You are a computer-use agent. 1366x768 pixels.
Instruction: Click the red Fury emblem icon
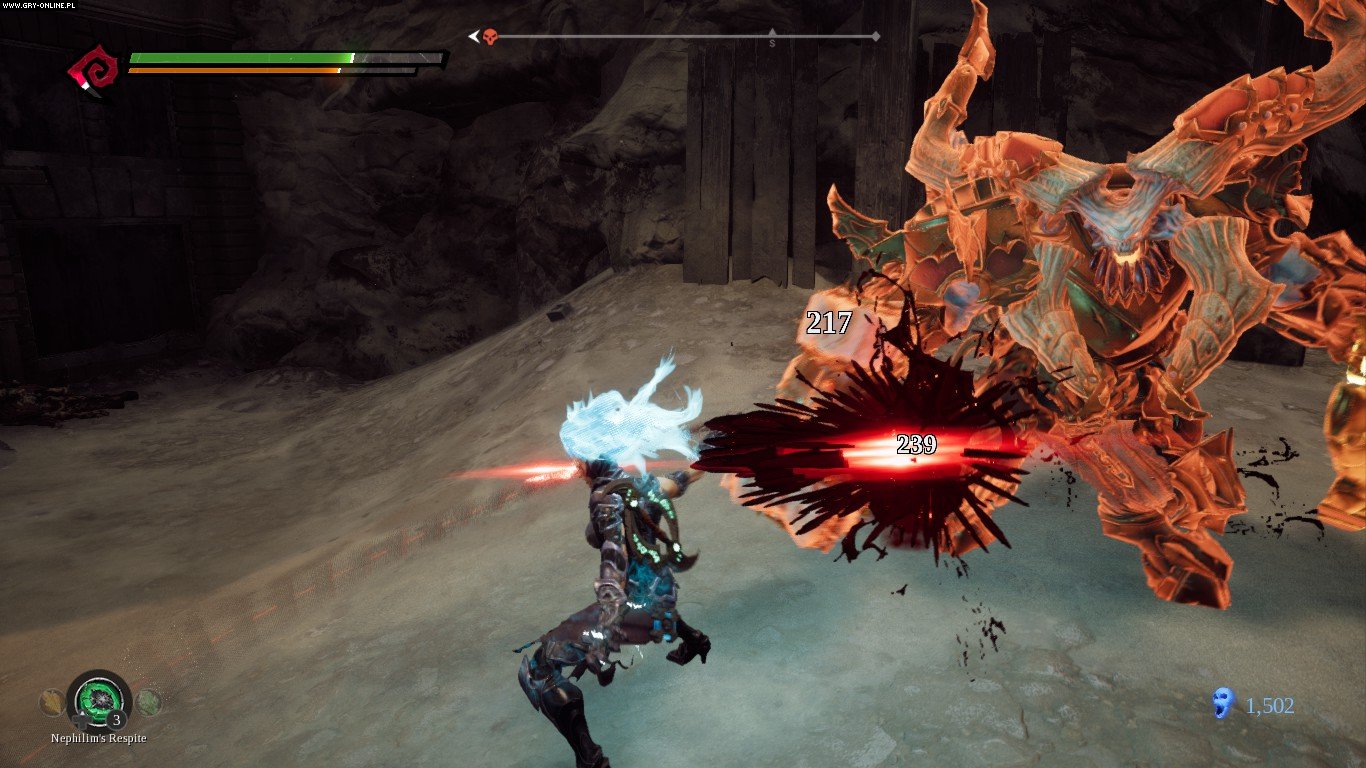(90, 70)
